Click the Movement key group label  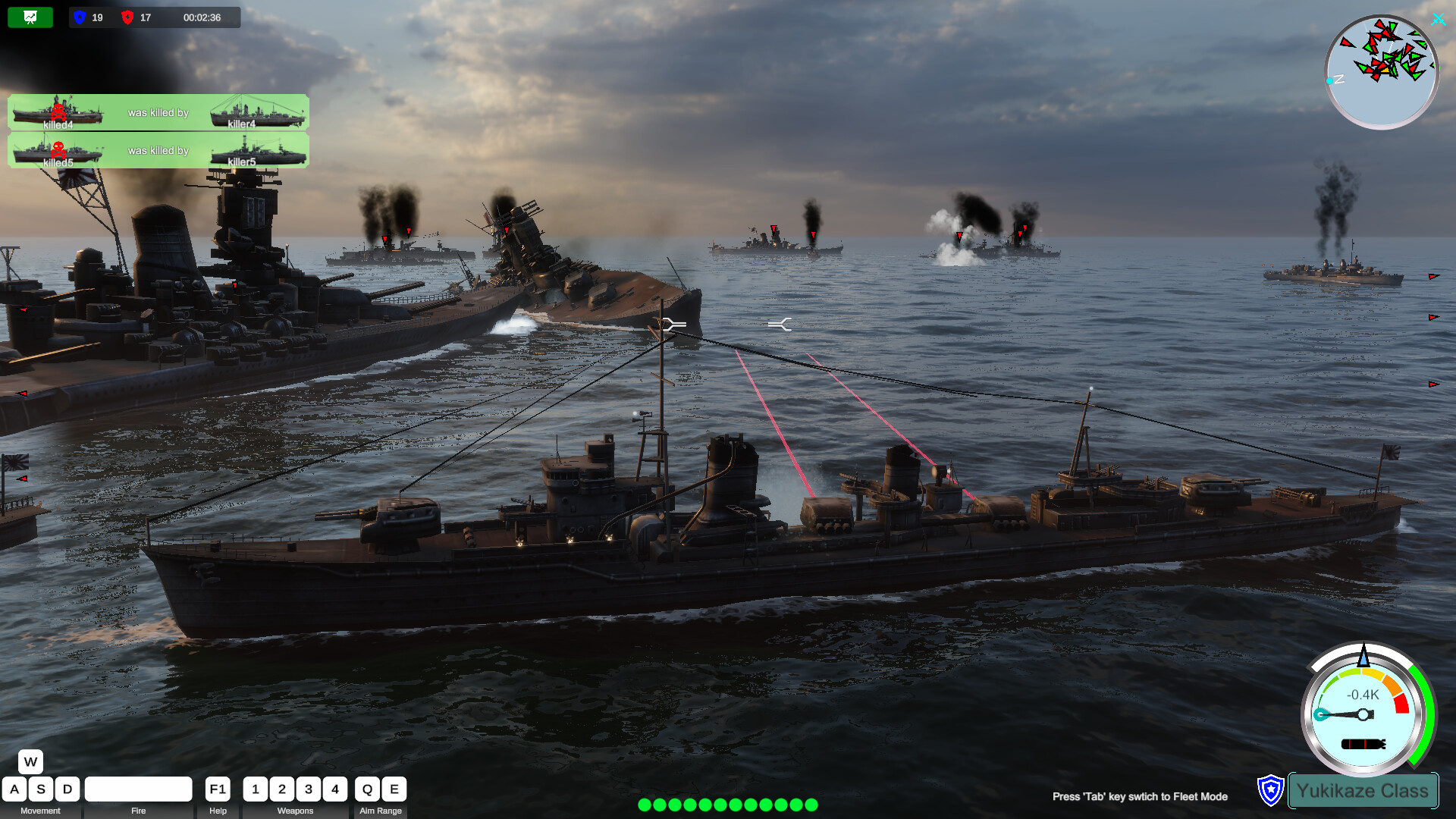click(39, 811)
